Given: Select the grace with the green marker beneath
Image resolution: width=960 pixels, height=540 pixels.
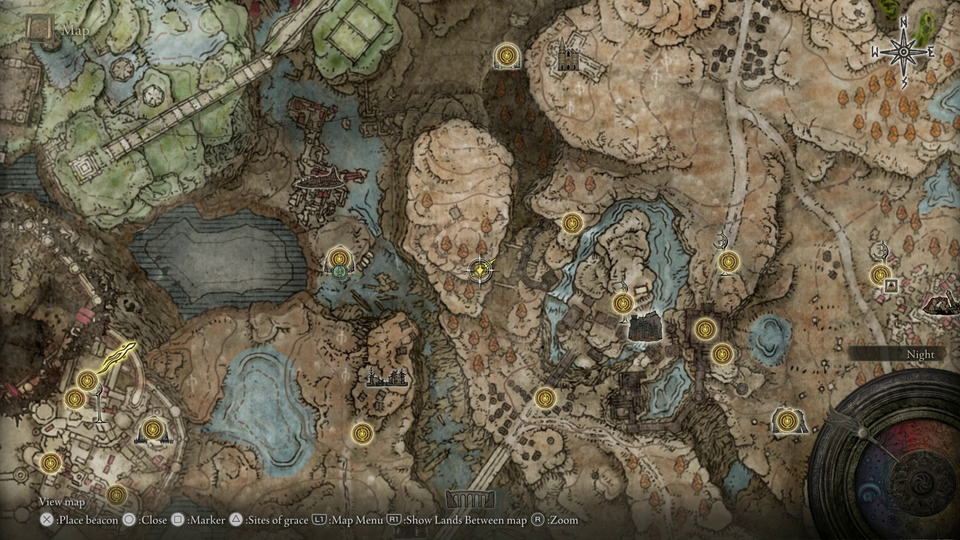Looking at the screenshot, I should click(x=339, y=259).
